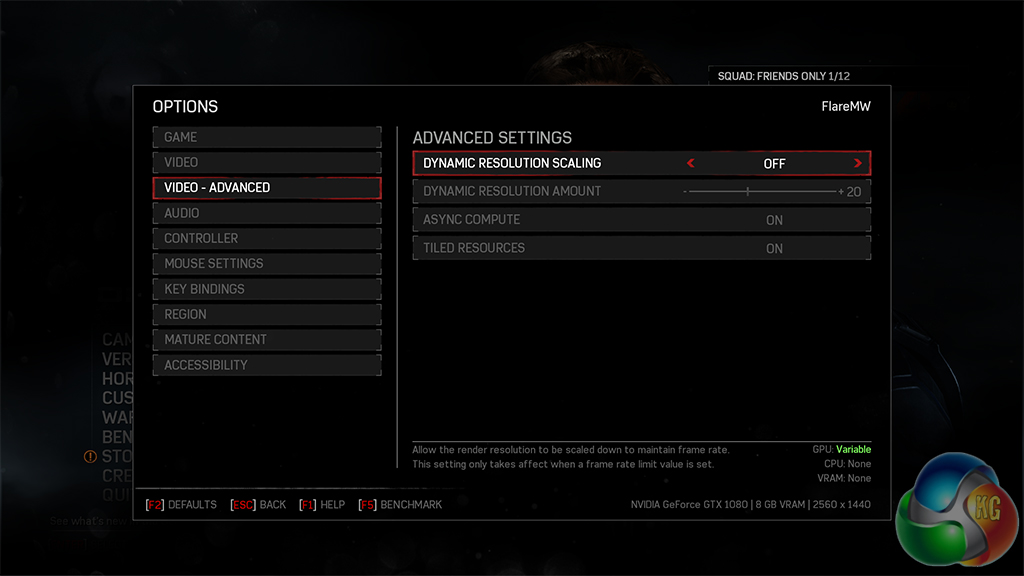Screen dimensions: 1024x576
Task: Switch to the Video settings section
Action: point(266,162)
